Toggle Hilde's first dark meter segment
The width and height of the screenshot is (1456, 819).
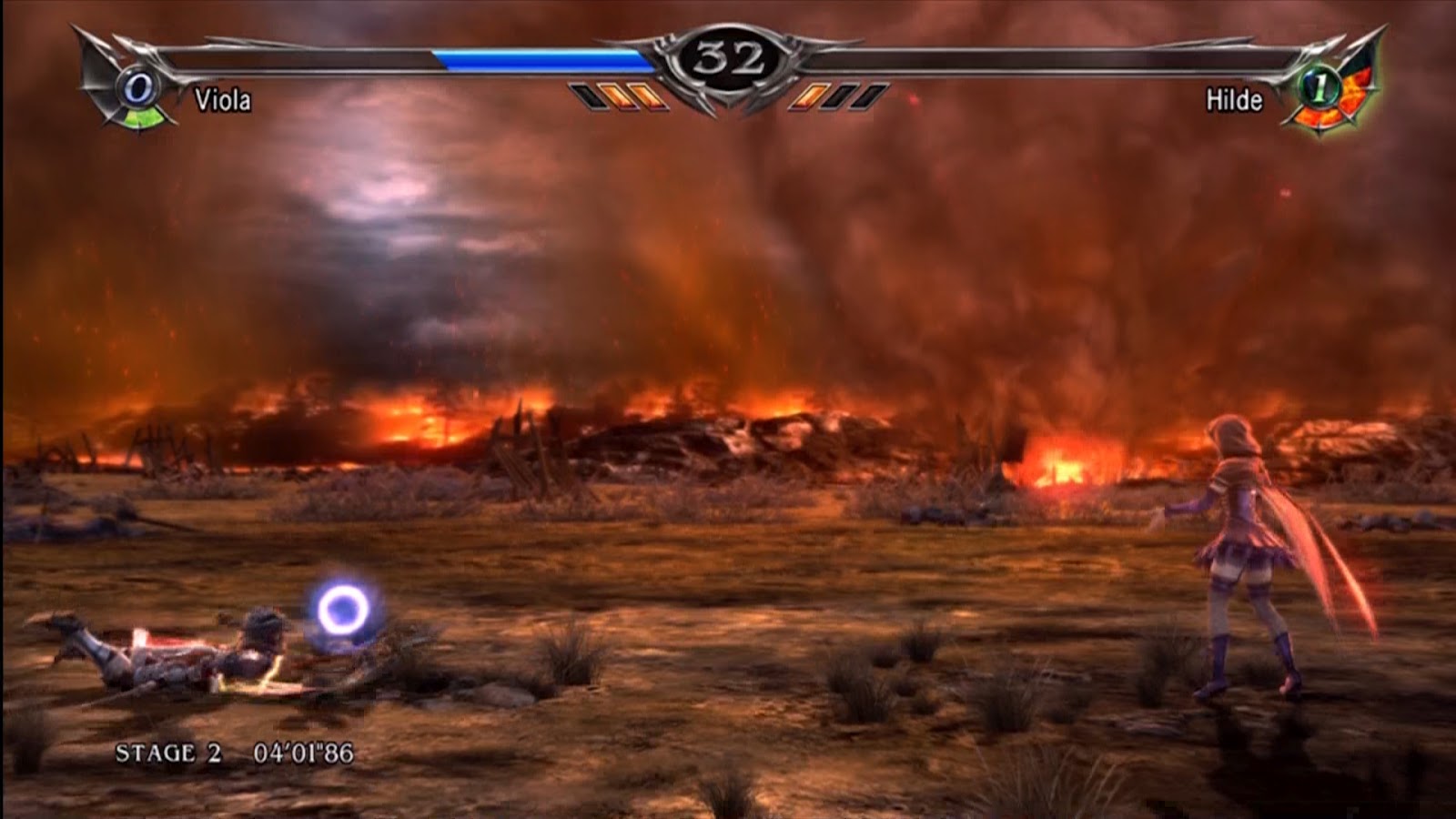coord(839,94)
